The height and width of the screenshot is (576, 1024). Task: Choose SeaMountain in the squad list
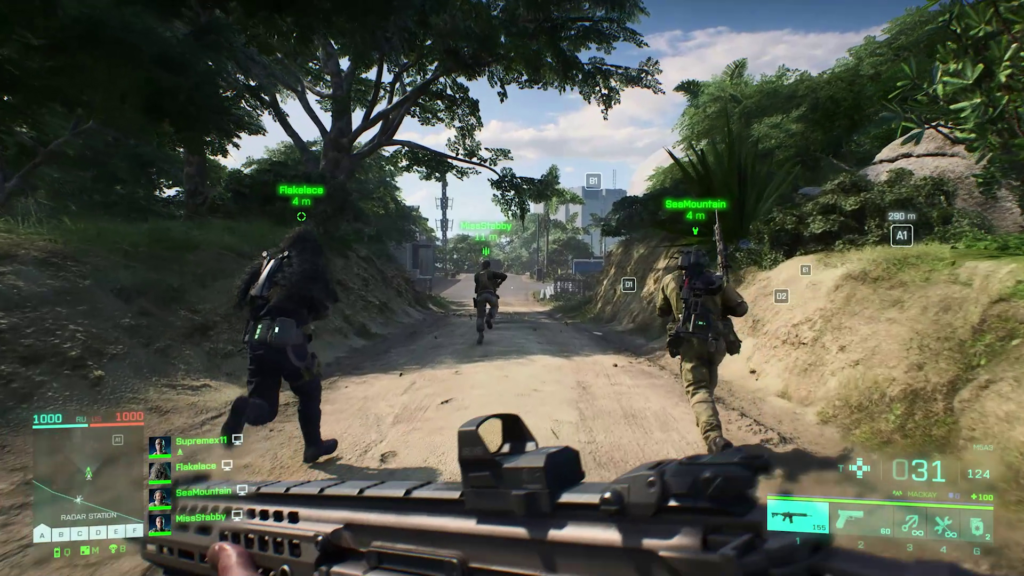click(204, 492)
